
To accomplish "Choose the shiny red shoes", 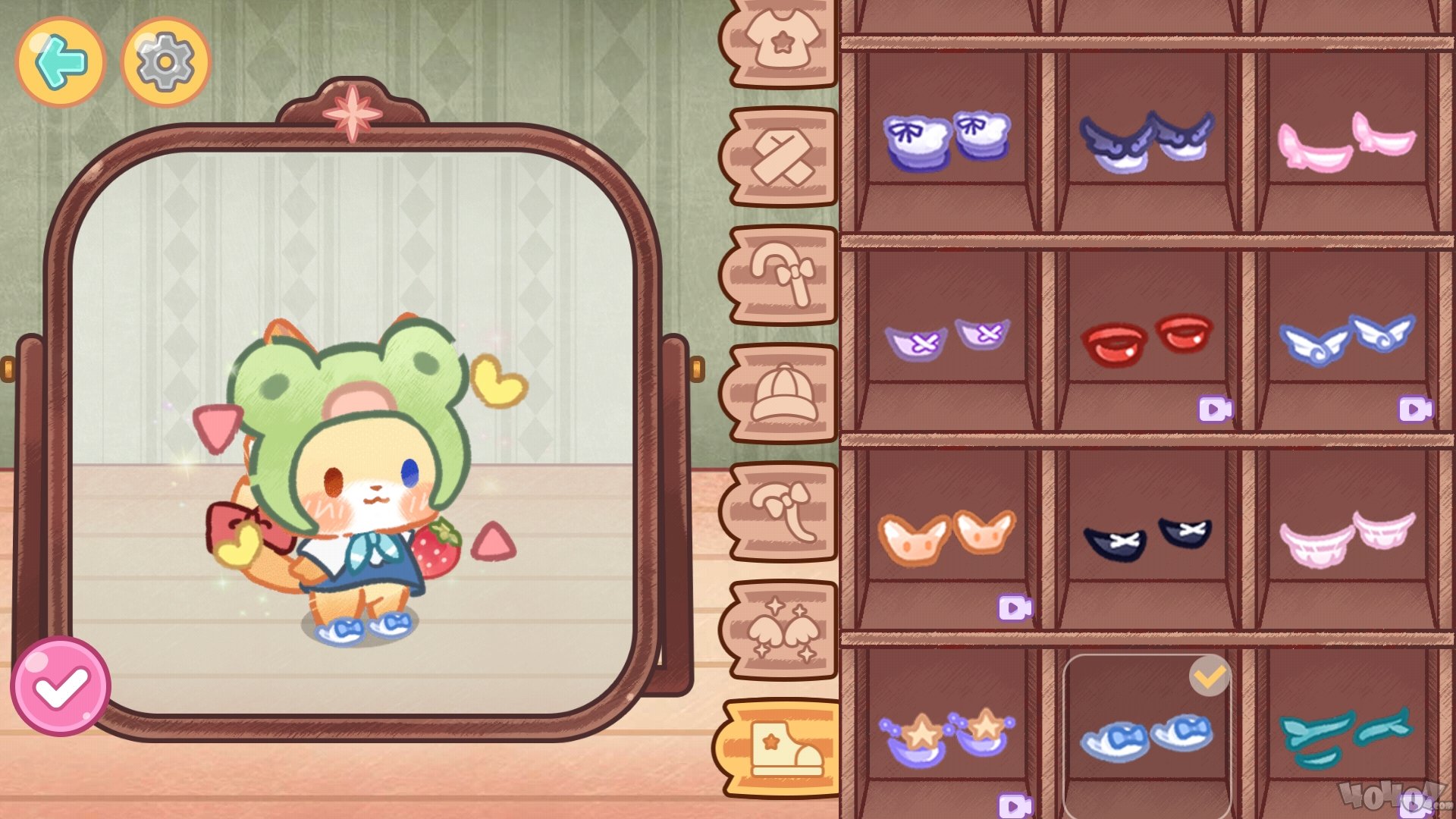I will [x=1147, y=339].
